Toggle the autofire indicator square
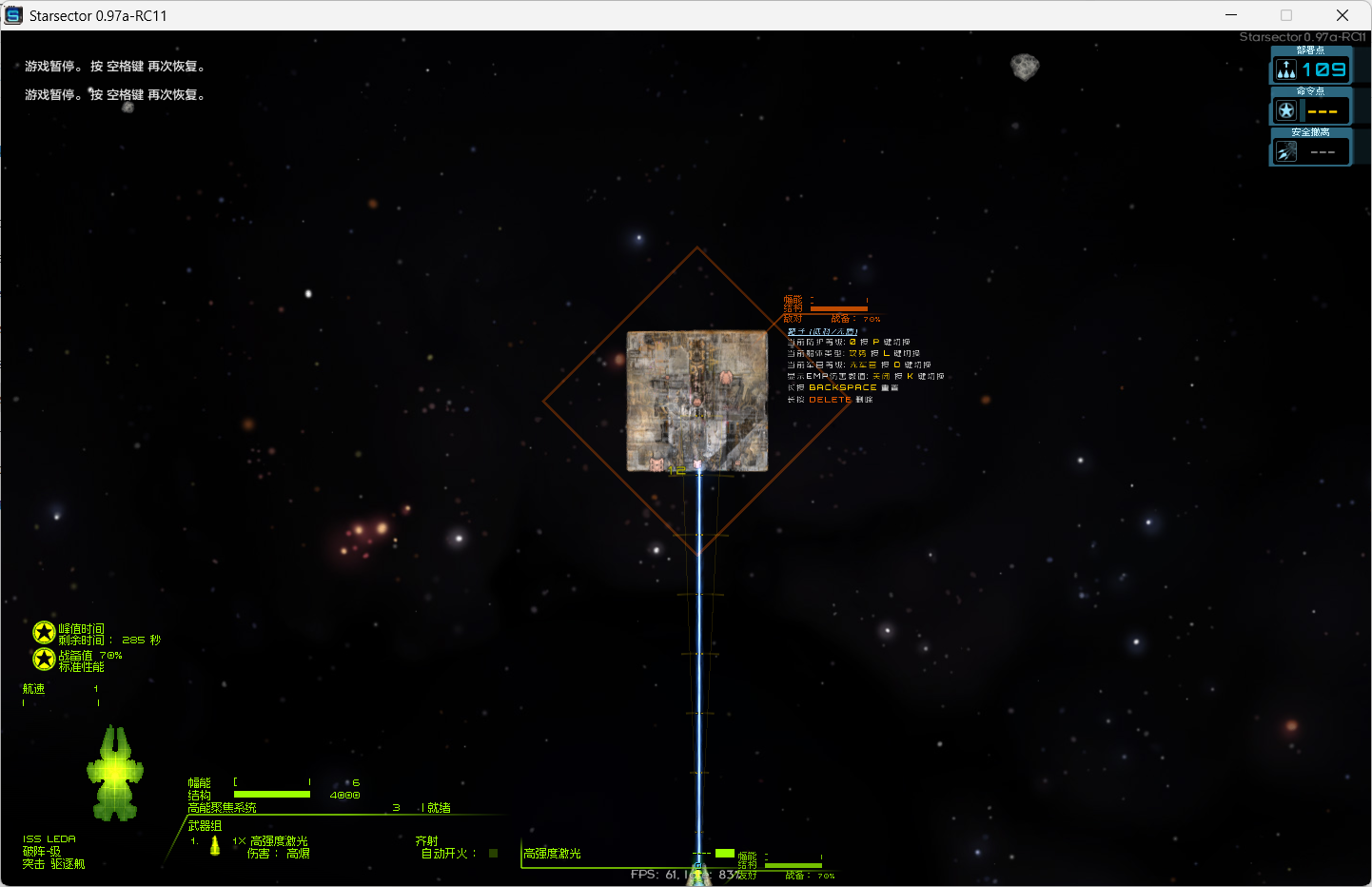Image resolution: width=1372 pixels, height=887 pixels. pos(493,854)
